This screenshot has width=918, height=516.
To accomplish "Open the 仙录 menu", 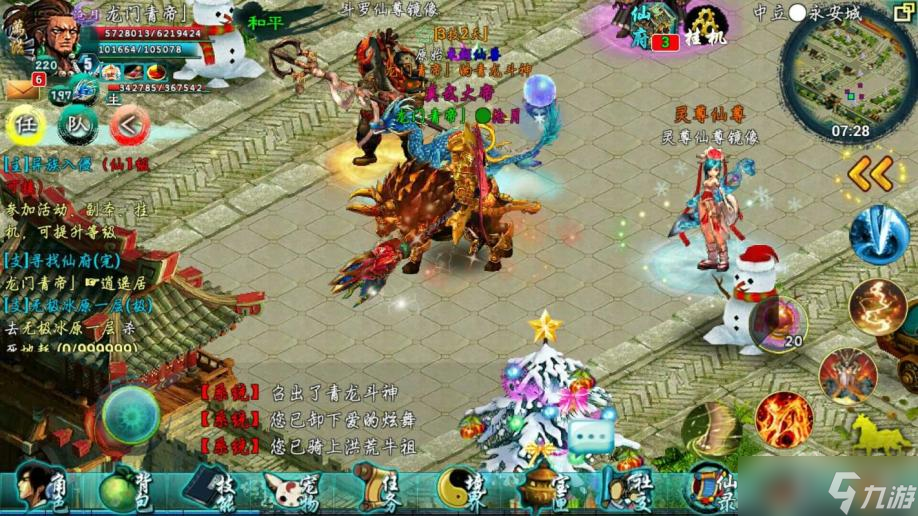I will 710,488.
